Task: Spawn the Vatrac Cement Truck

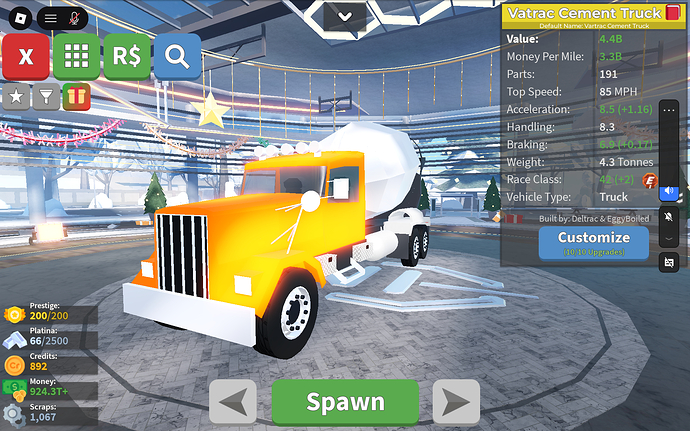Action: point(345,402)
